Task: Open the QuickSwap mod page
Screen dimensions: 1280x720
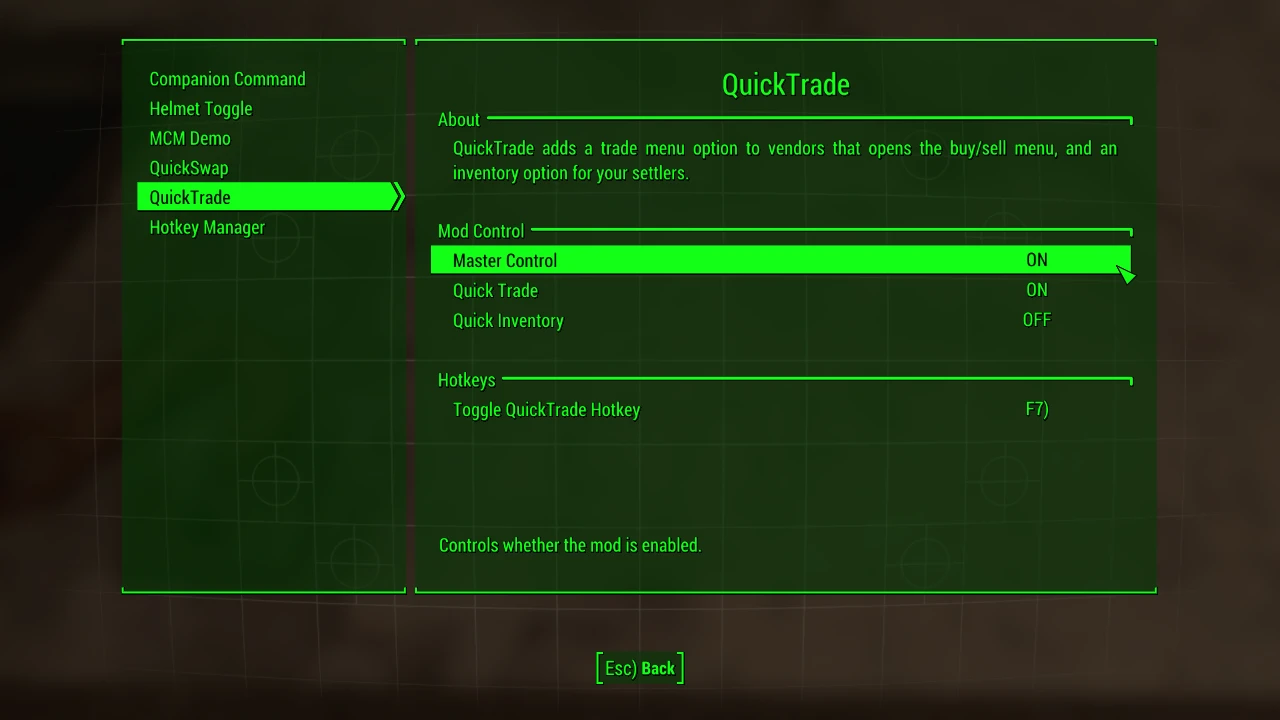Action: [188, 168]
